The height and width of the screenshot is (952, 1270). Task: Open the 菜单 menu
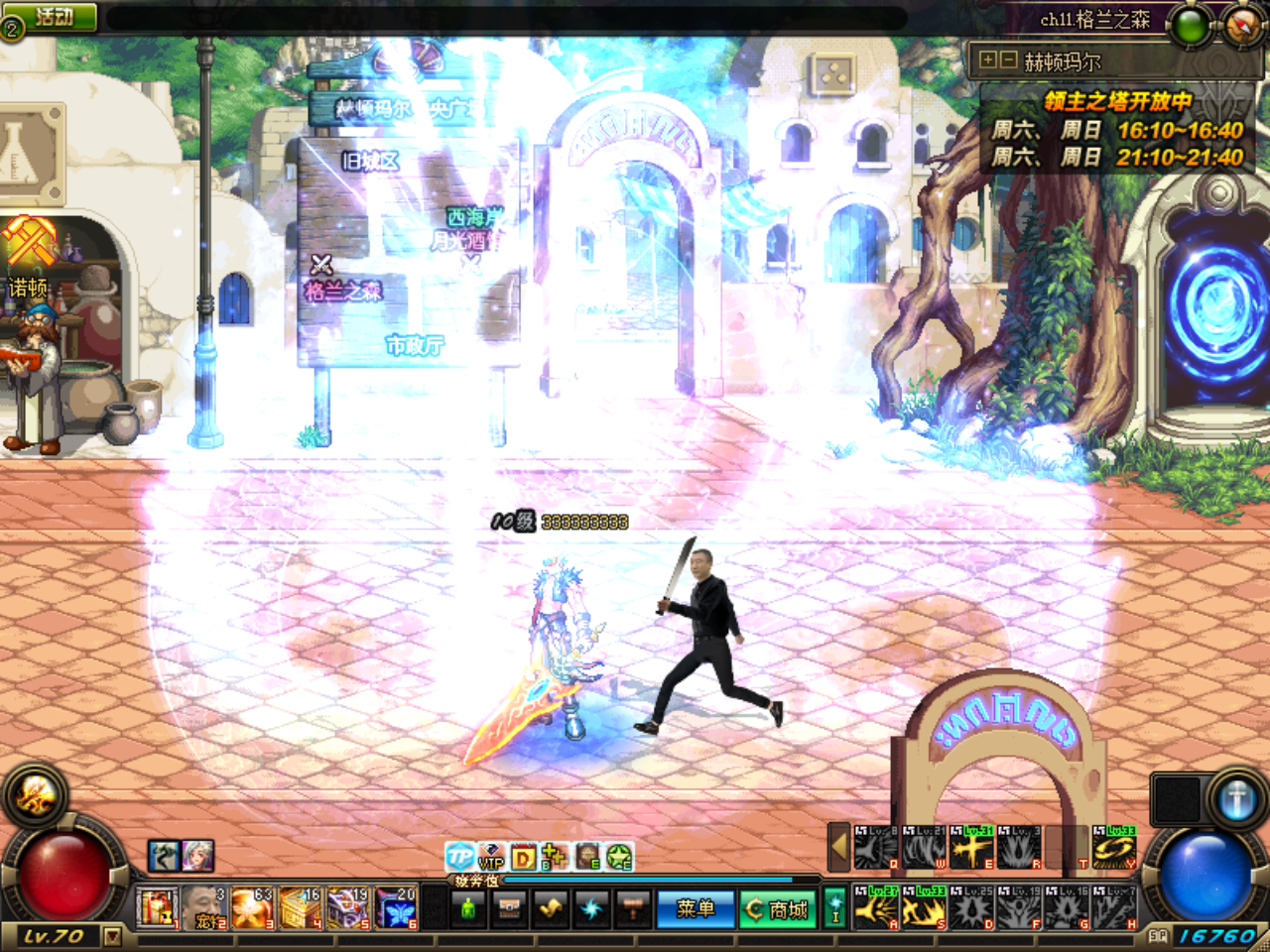point(695,907)
